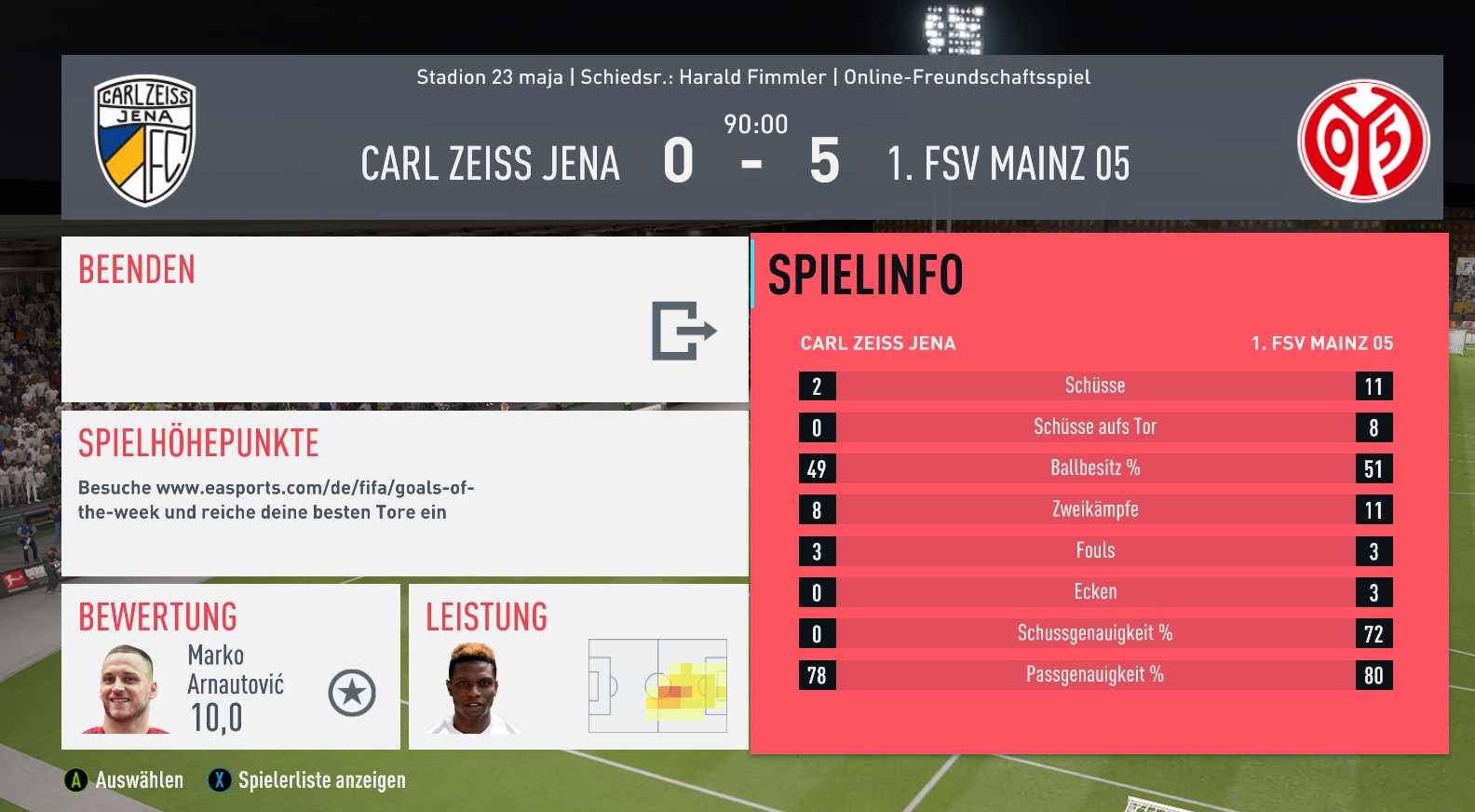Open the Bewertung player rating tile
Screen dimensions: 1475x812
(x=230, y=667)
